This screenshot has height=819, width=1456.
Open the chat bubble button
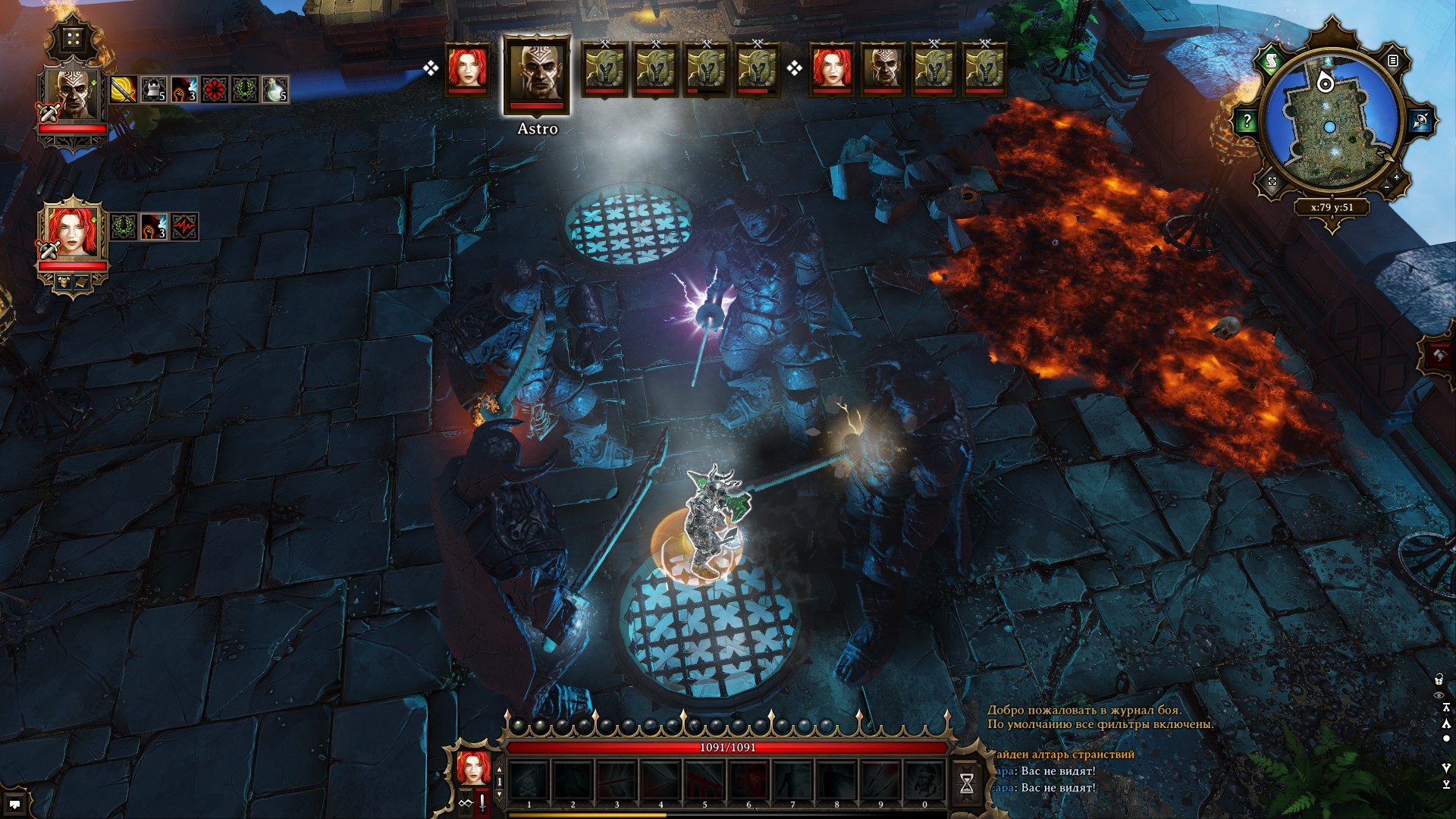pyautogui.click(x=14, y=804)
